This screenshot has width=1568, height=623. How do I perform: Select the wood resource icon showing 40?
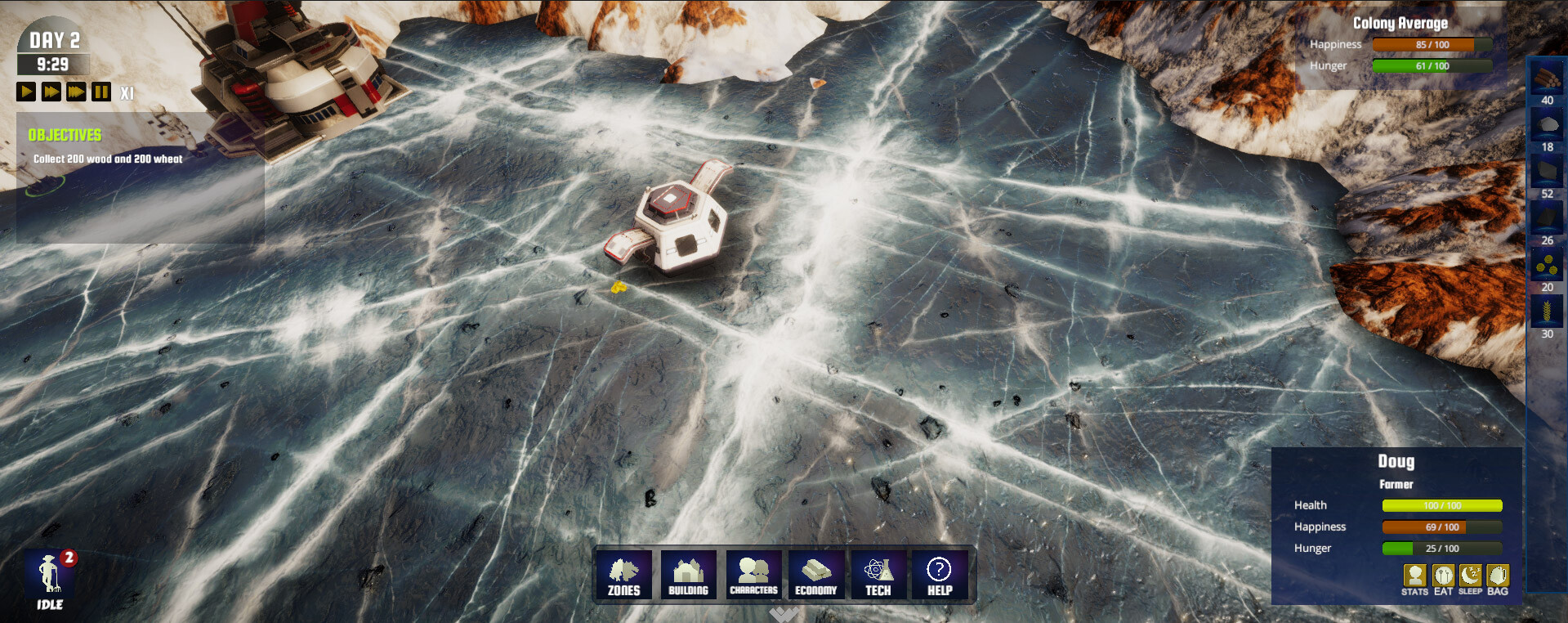click(x=1547, y=79)
